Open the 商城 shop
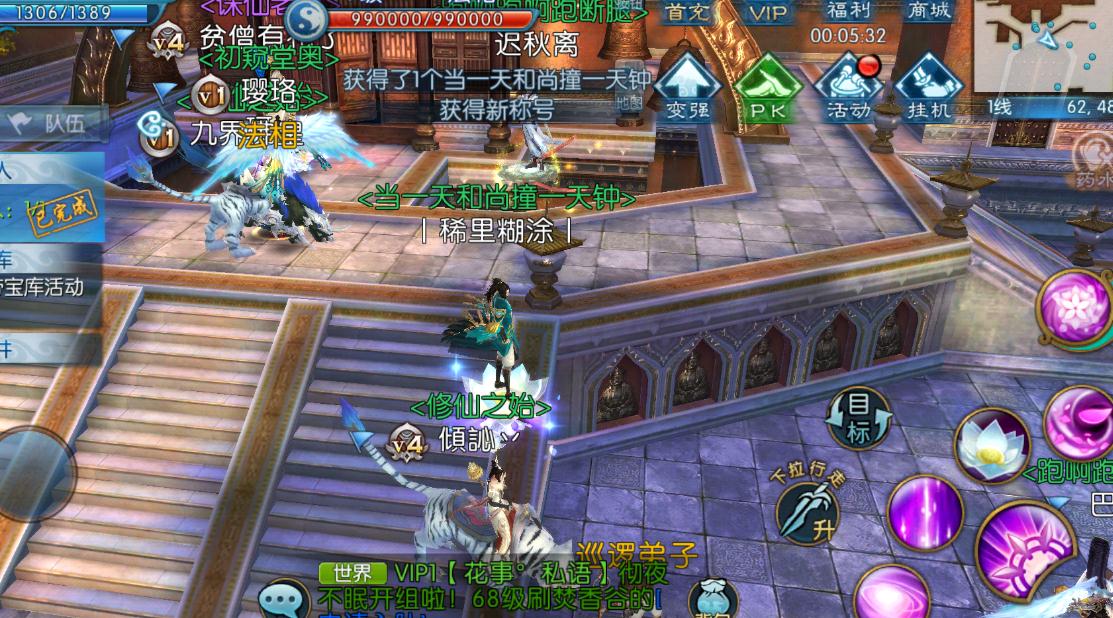1113x618 pixels. click(x=929, y=12)
